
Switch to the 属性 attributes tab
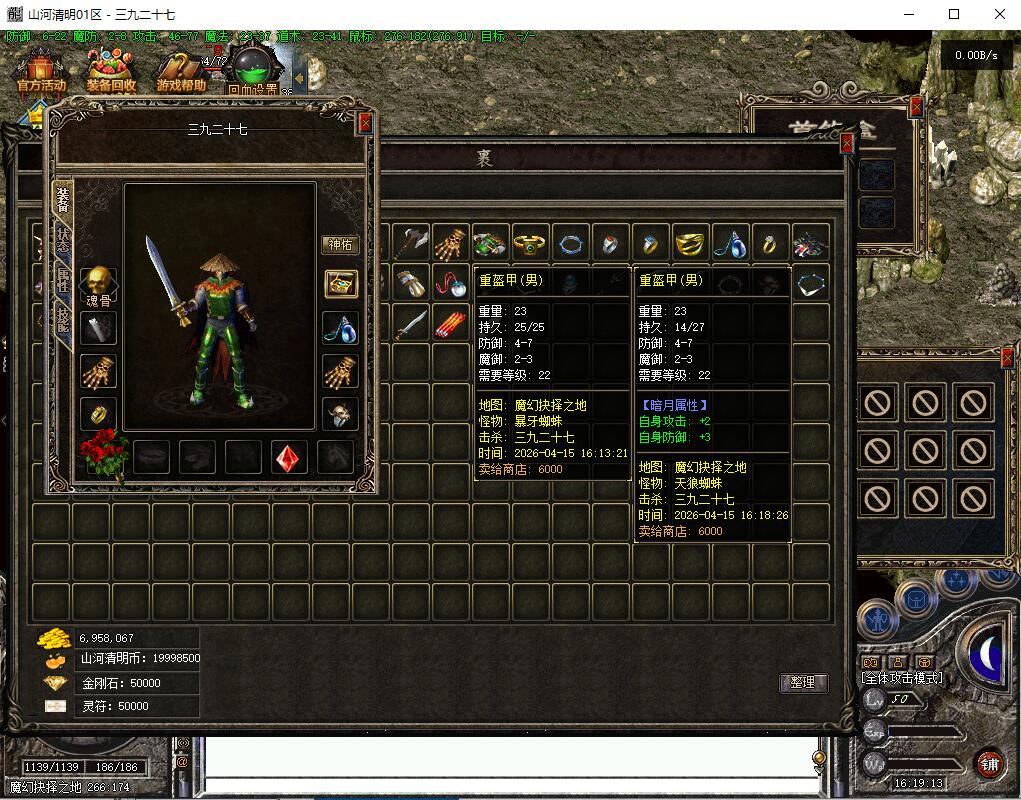62,282
